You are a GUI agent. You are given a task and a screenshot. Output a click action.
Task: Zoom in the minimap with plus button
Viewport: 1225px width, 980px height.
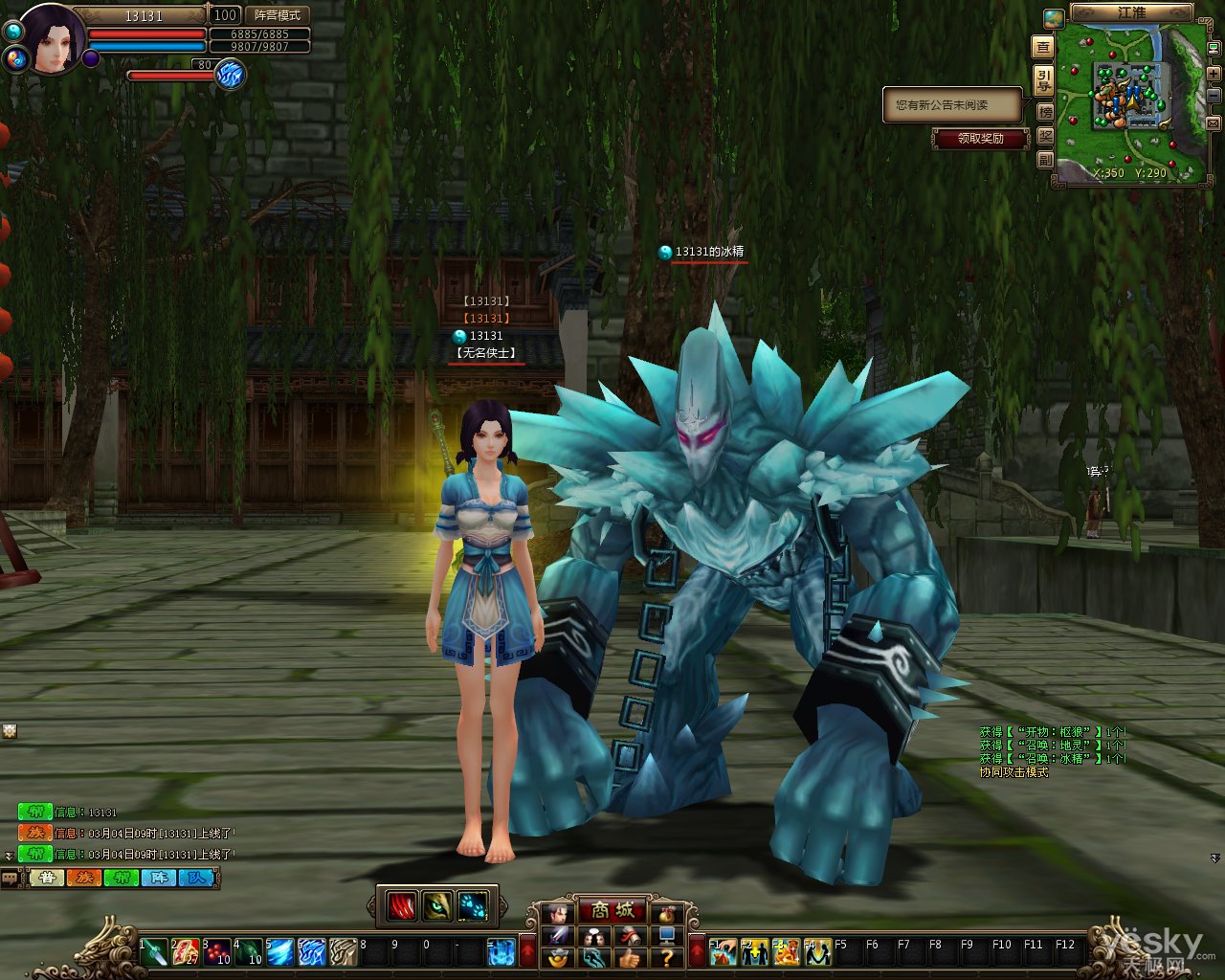1213,72
